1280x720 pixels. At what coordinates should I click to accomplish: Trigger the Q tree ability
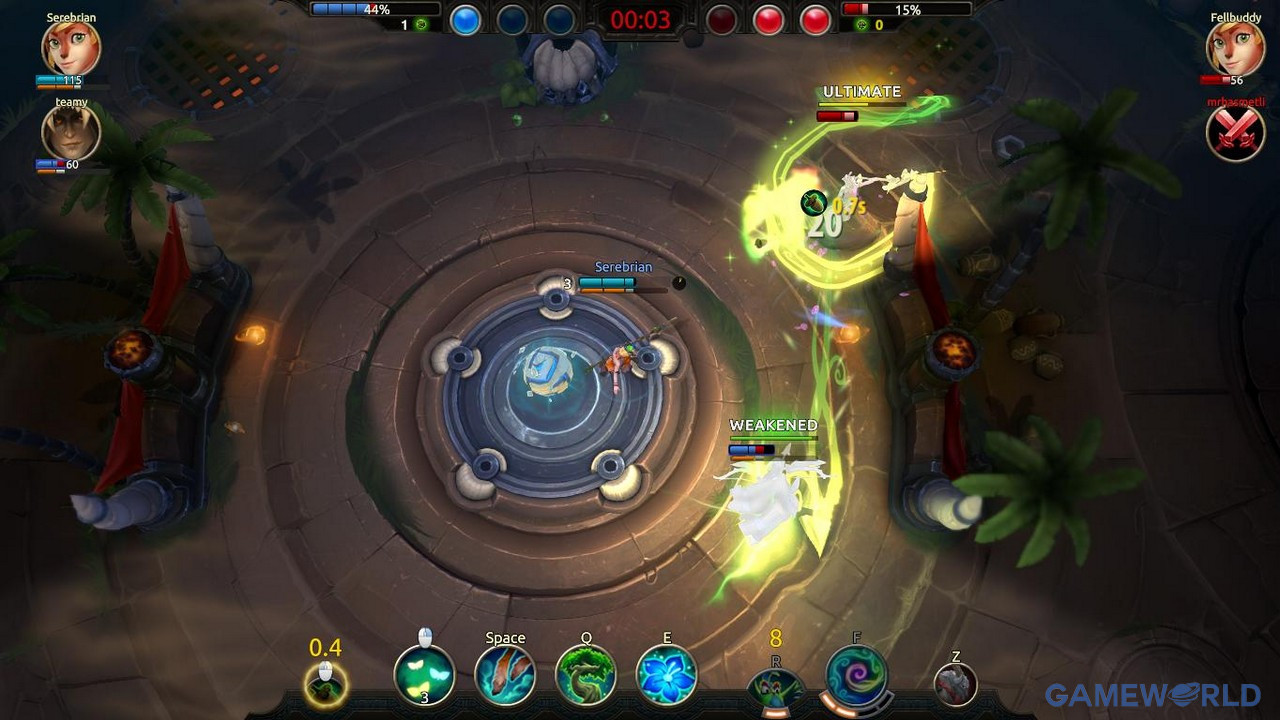tap(586, 675)
